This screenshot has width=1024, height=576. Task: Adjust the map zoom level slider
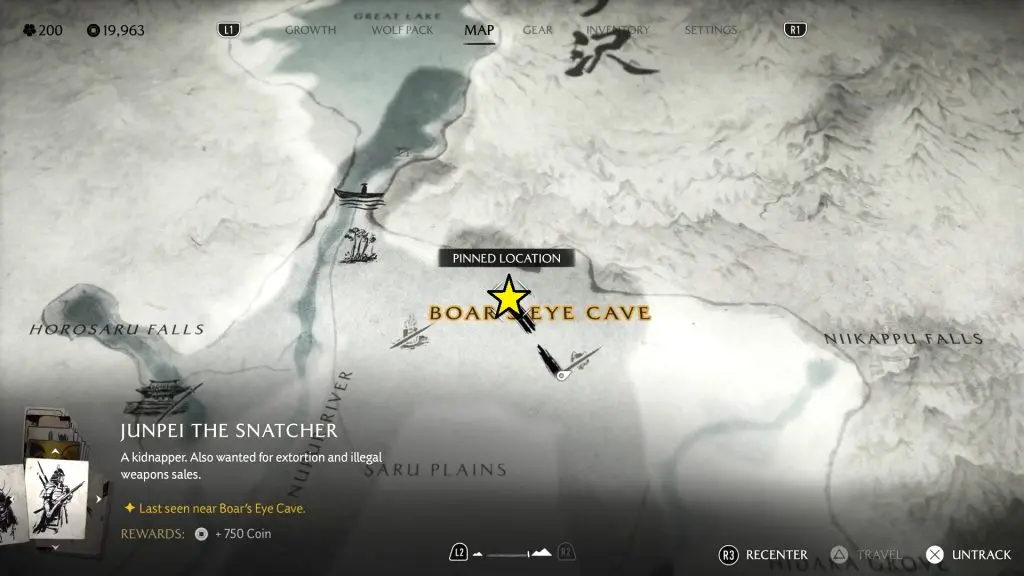pyautogui.click(x=512, y=553)
